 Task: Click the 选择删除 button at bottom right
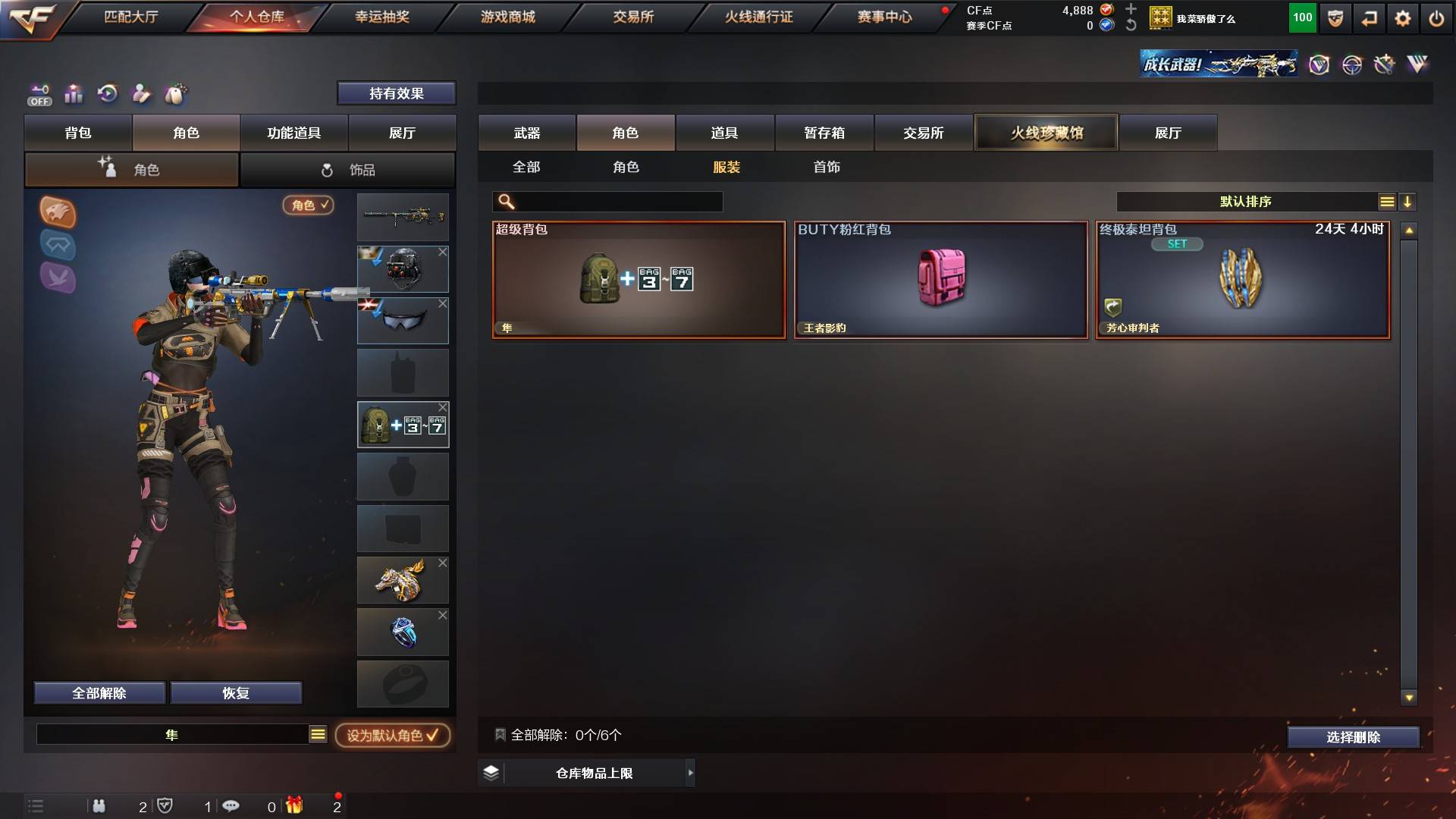tap(1353, 736)
